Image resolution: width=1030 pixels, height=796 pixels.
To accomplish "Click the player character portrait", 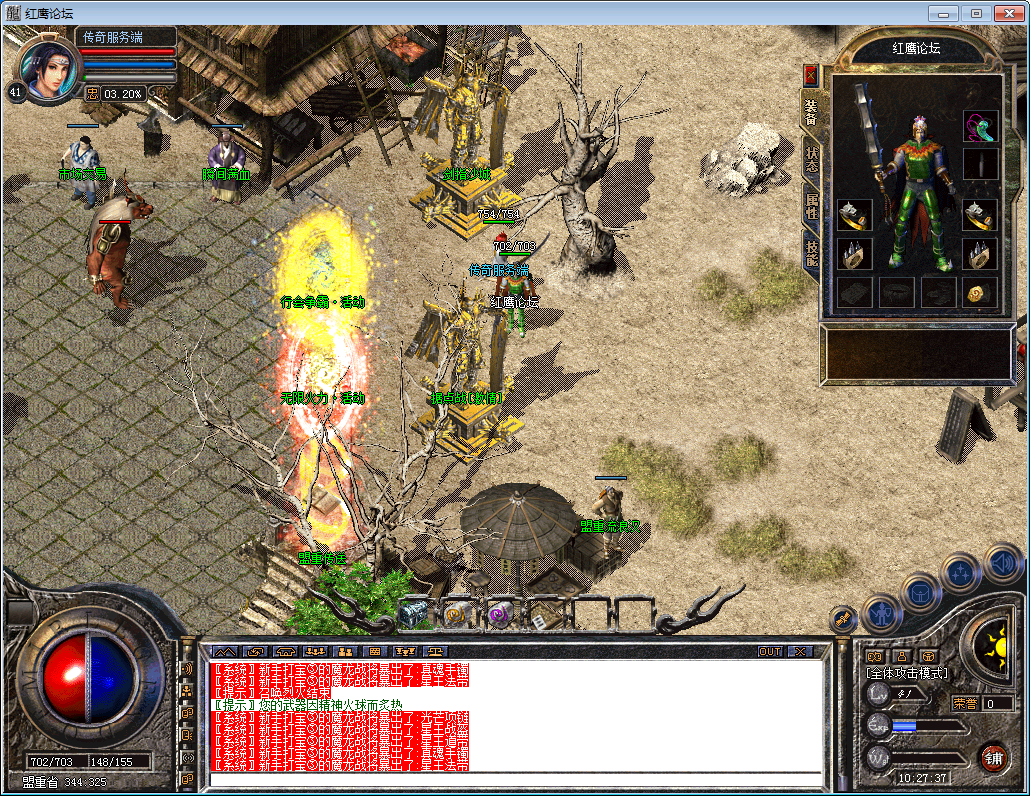I will (47, 70).
